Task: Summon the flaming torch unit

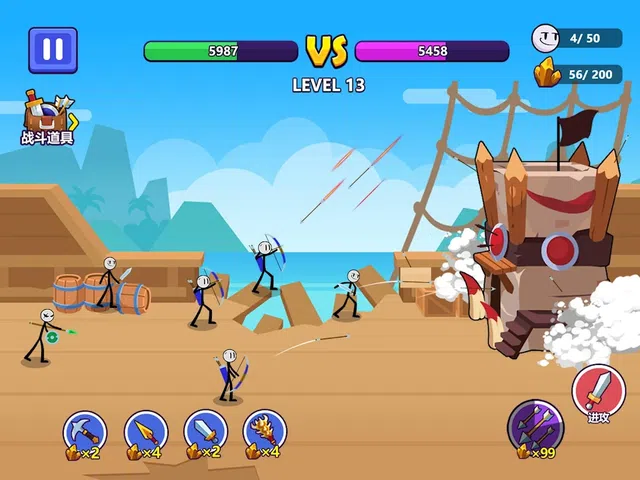Action: (x=265, y=432)
